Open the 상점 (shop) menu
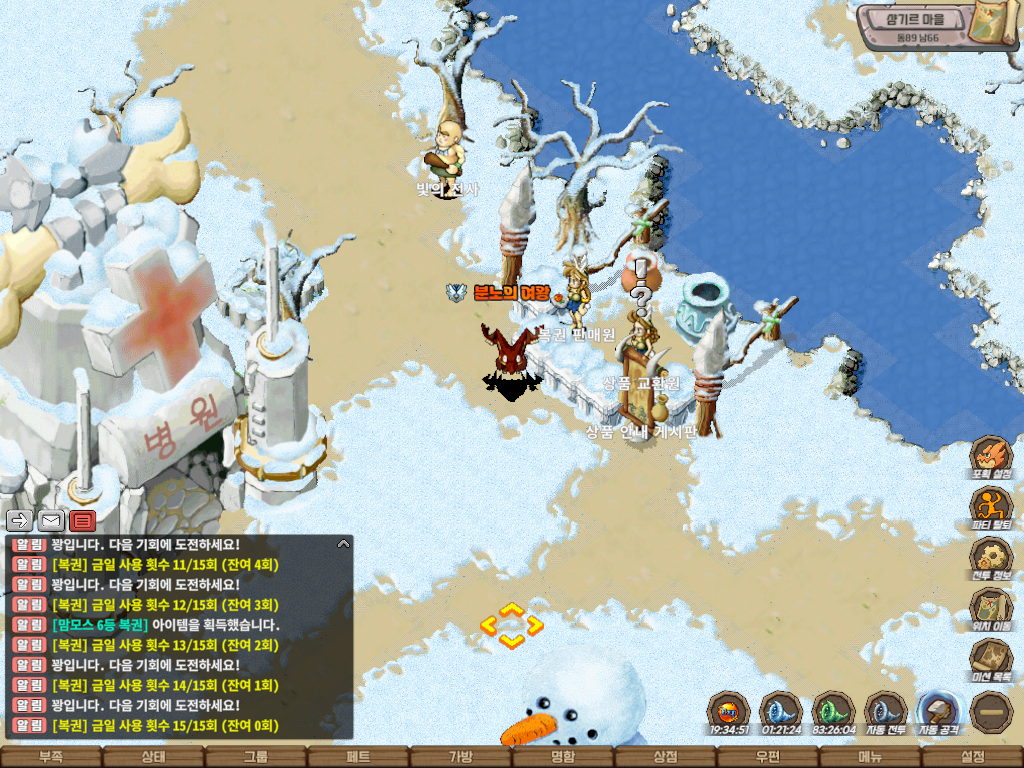Screen dimensions: 1024x768 pos(665,757)
